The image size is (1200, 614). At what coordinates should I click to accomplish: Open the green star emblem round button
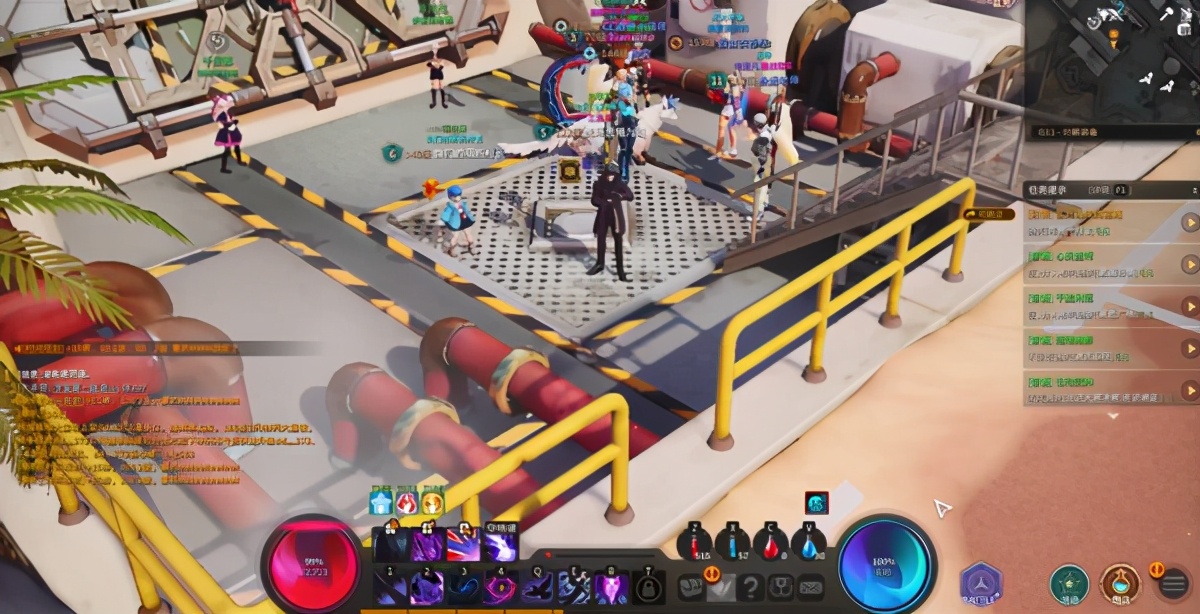1068,583
